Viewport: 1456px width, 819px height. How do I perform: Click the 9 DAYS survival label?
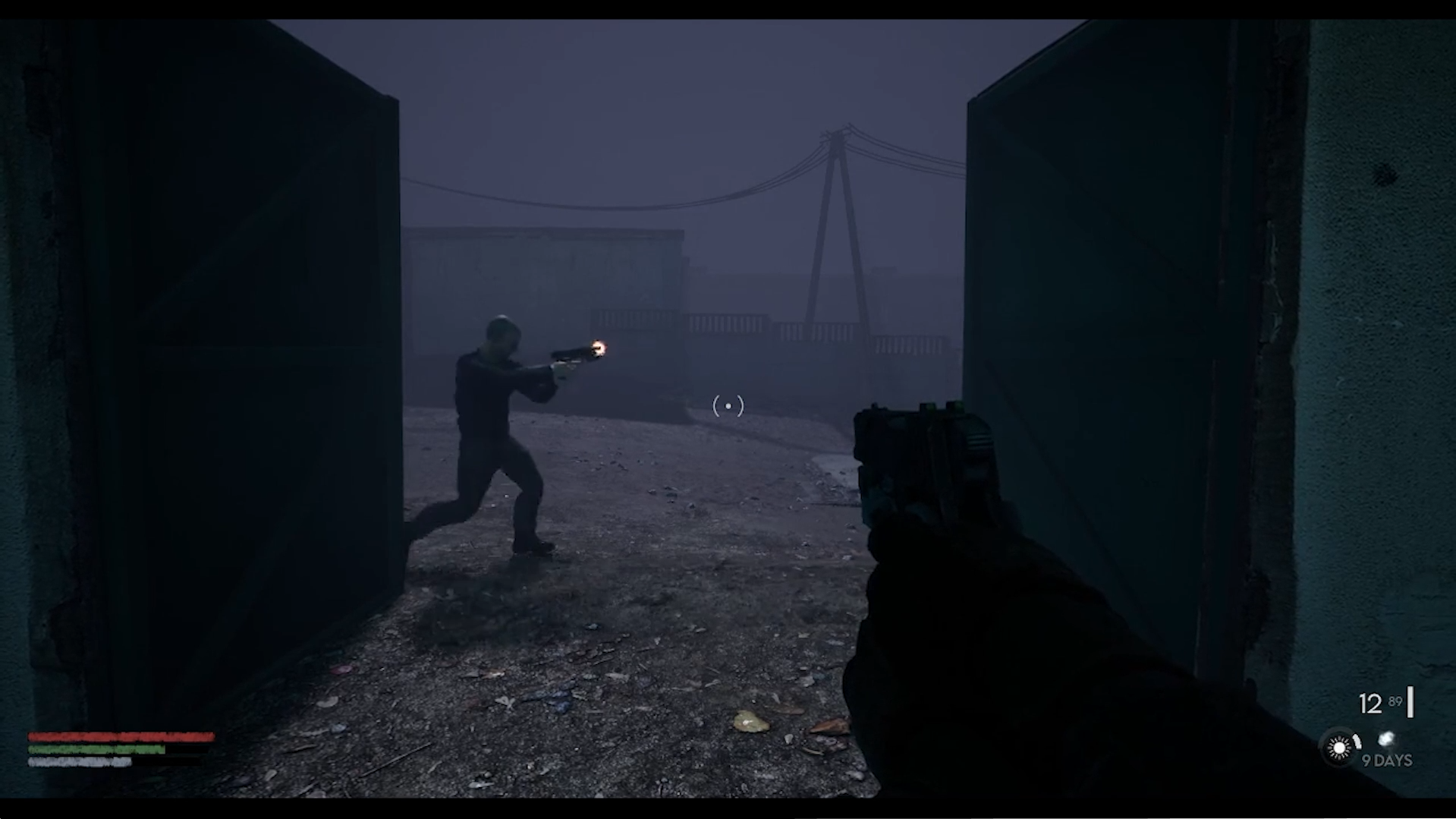pos(1386,760)
